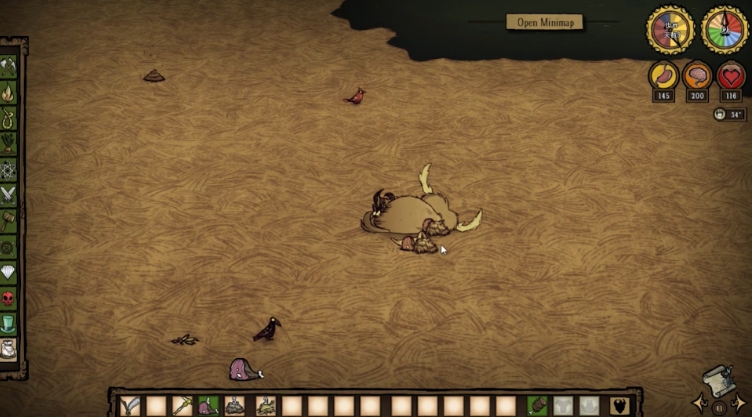The height and width of the screenshot is (417, 752).
Task: Open the Structures tab with hammer icon
Action: point(9,220)
